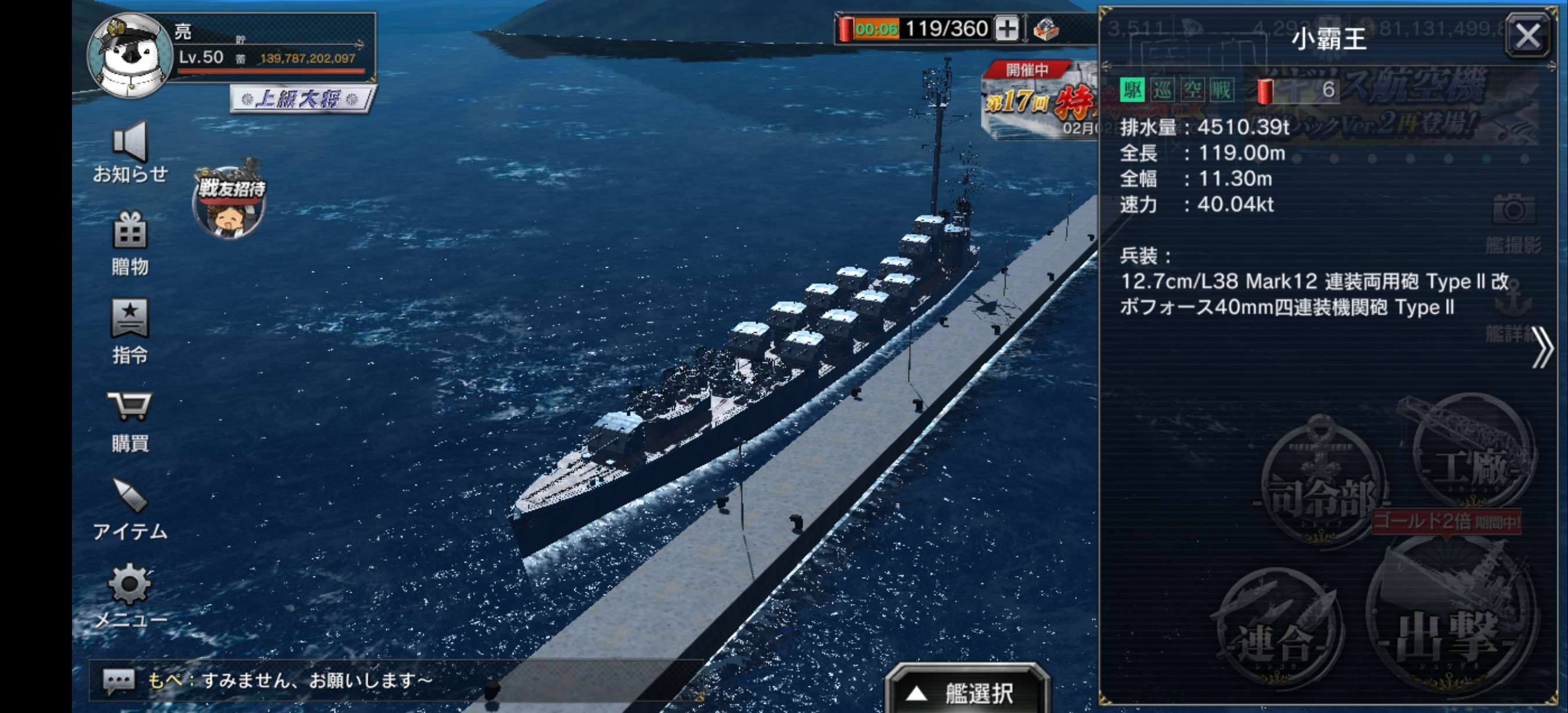The height and width of the screenshot is (713, 1568).
Task: Open the 購買 shop
Action: [130, 420]
